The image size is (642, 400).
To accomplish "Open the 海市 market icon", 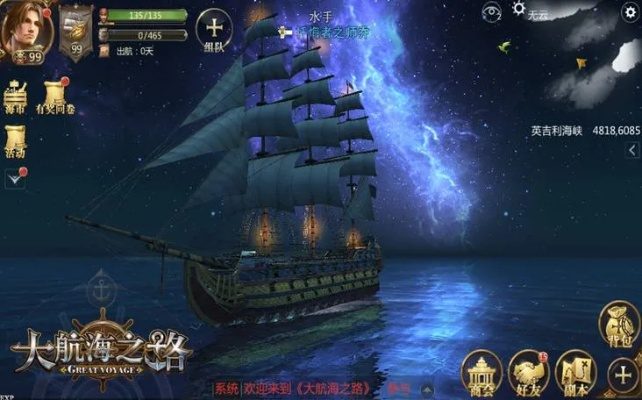I will click(x=15, y=96).
